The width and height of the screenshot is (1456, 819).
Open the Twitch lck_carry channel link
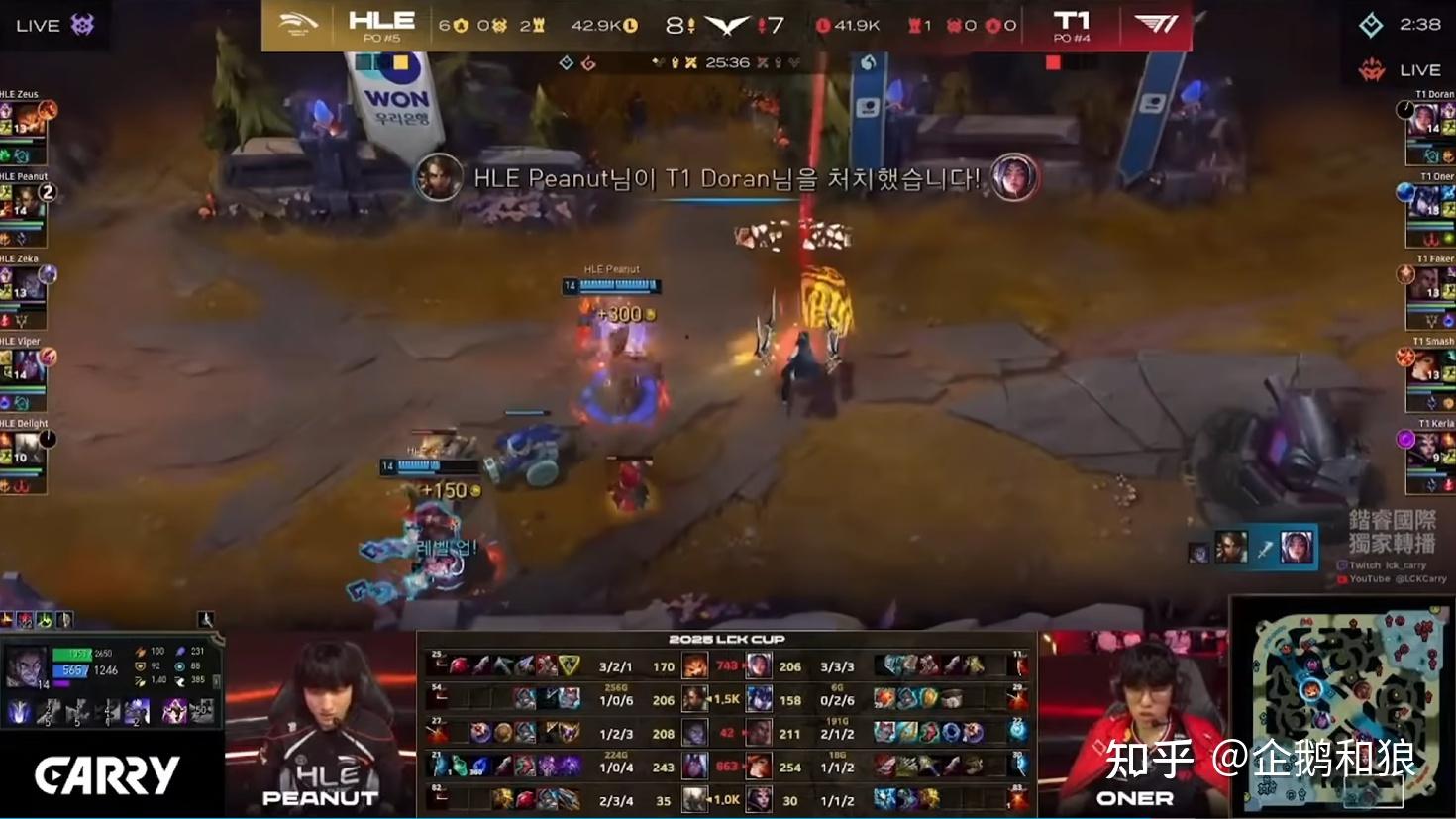coord(1382,564)
